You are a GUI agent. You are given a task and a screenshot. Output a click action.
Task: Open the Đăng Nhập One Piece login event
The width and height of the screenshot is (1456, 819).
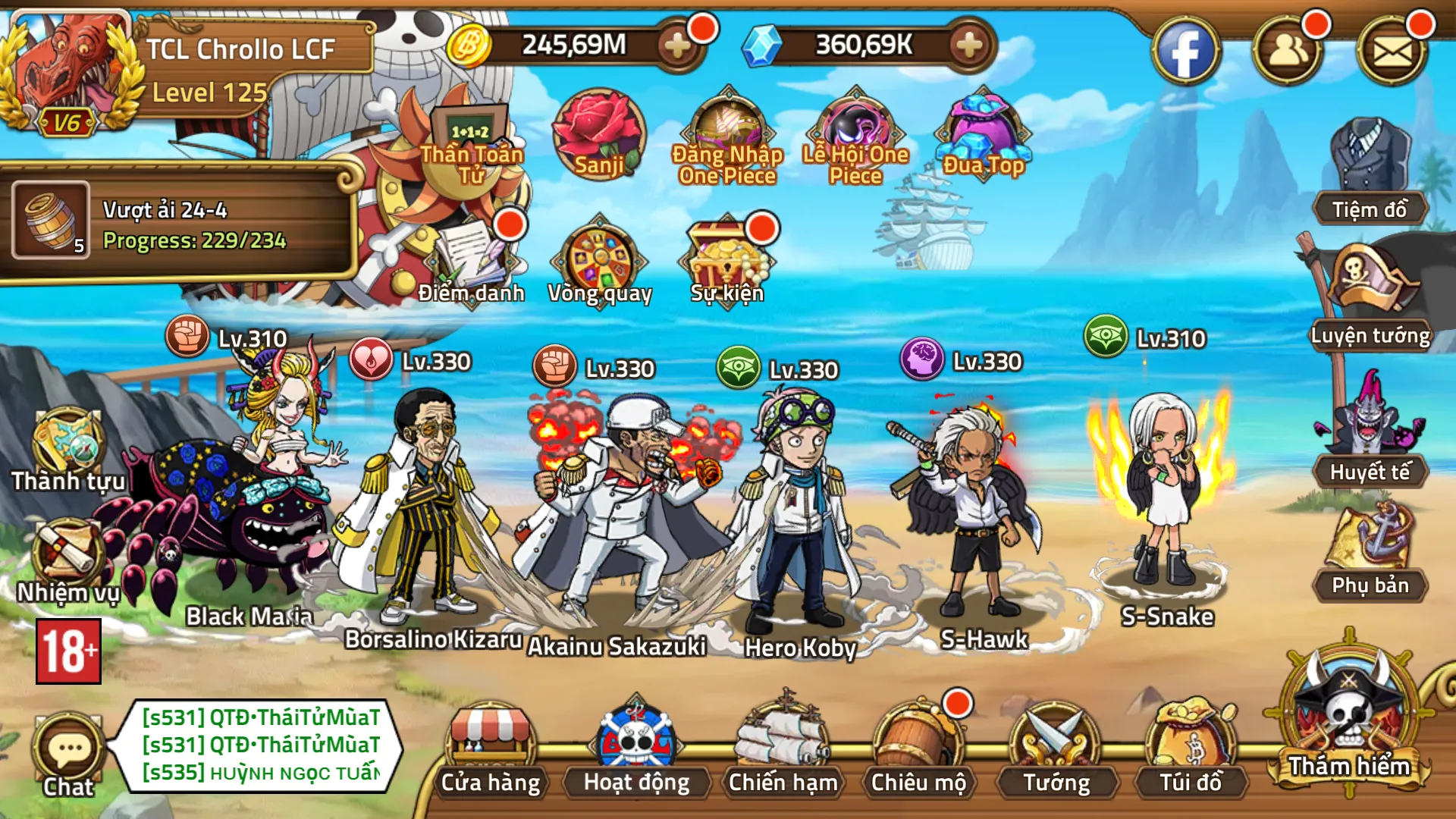pos(726,129)
